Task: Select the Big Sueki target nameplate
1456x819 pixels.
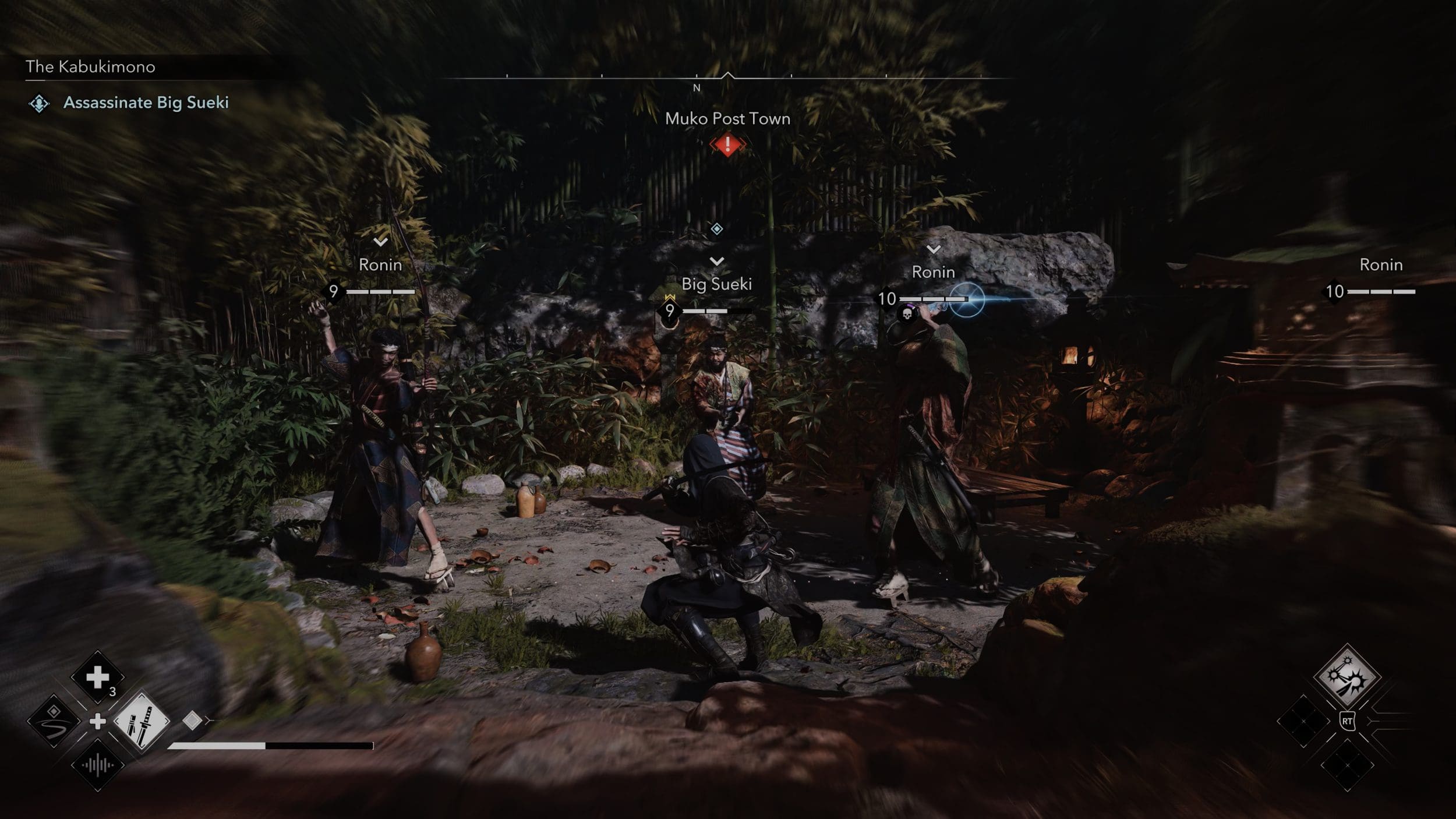Action: point(716,284)
